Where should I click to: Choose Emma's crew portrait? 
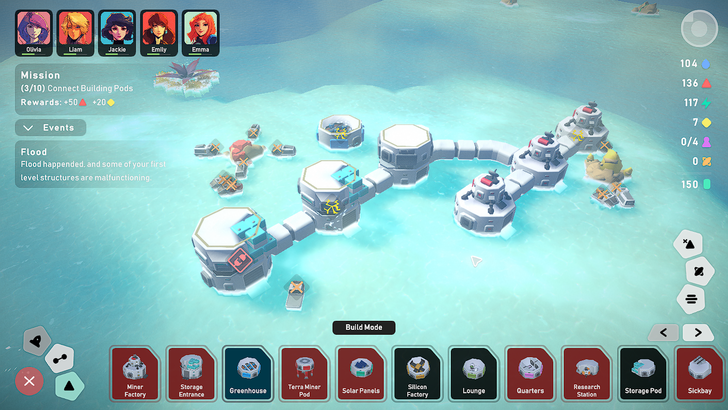click(x=201, y=32)
